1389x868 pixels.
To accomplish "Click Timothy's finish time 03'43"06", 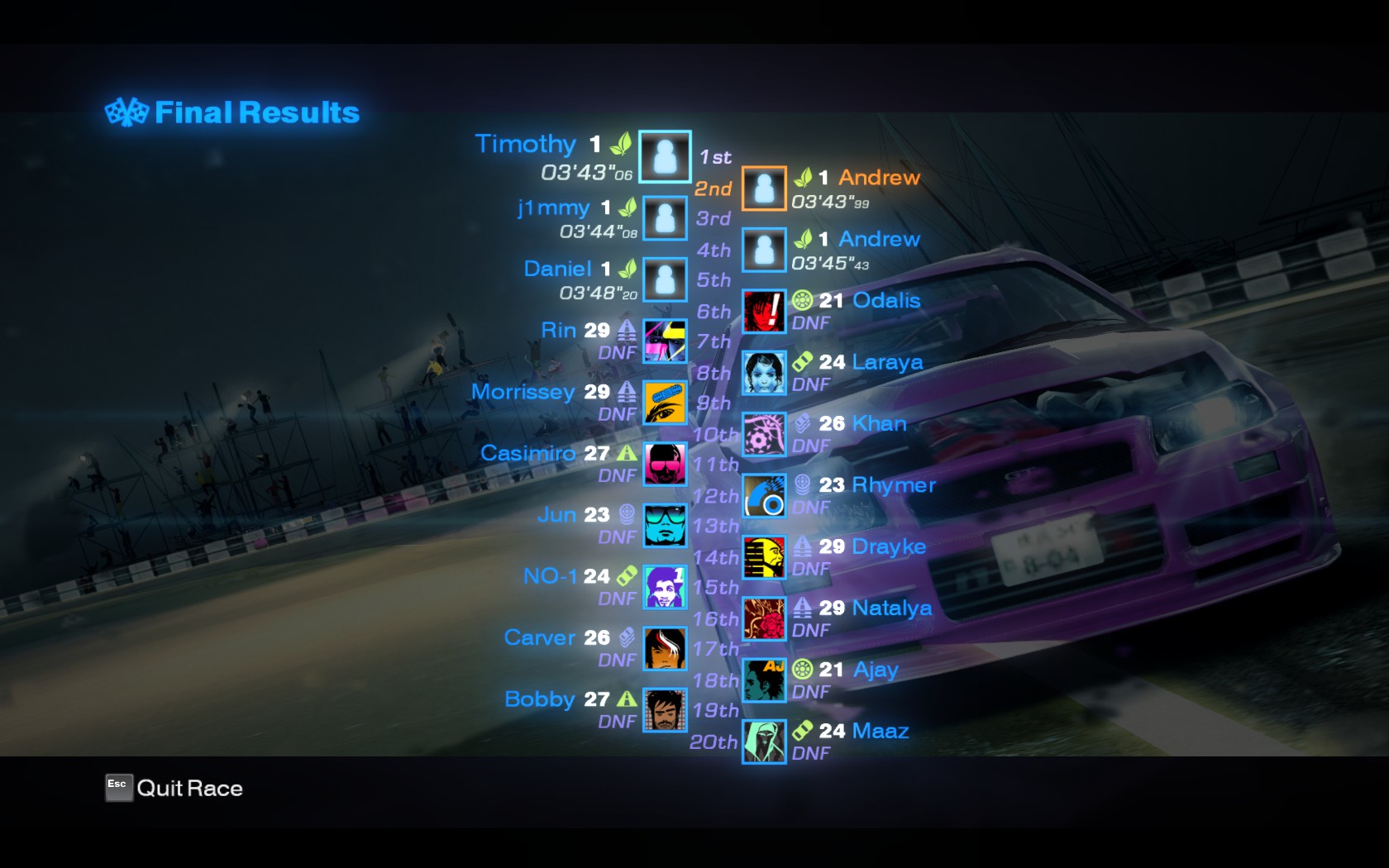I will 585,174.
